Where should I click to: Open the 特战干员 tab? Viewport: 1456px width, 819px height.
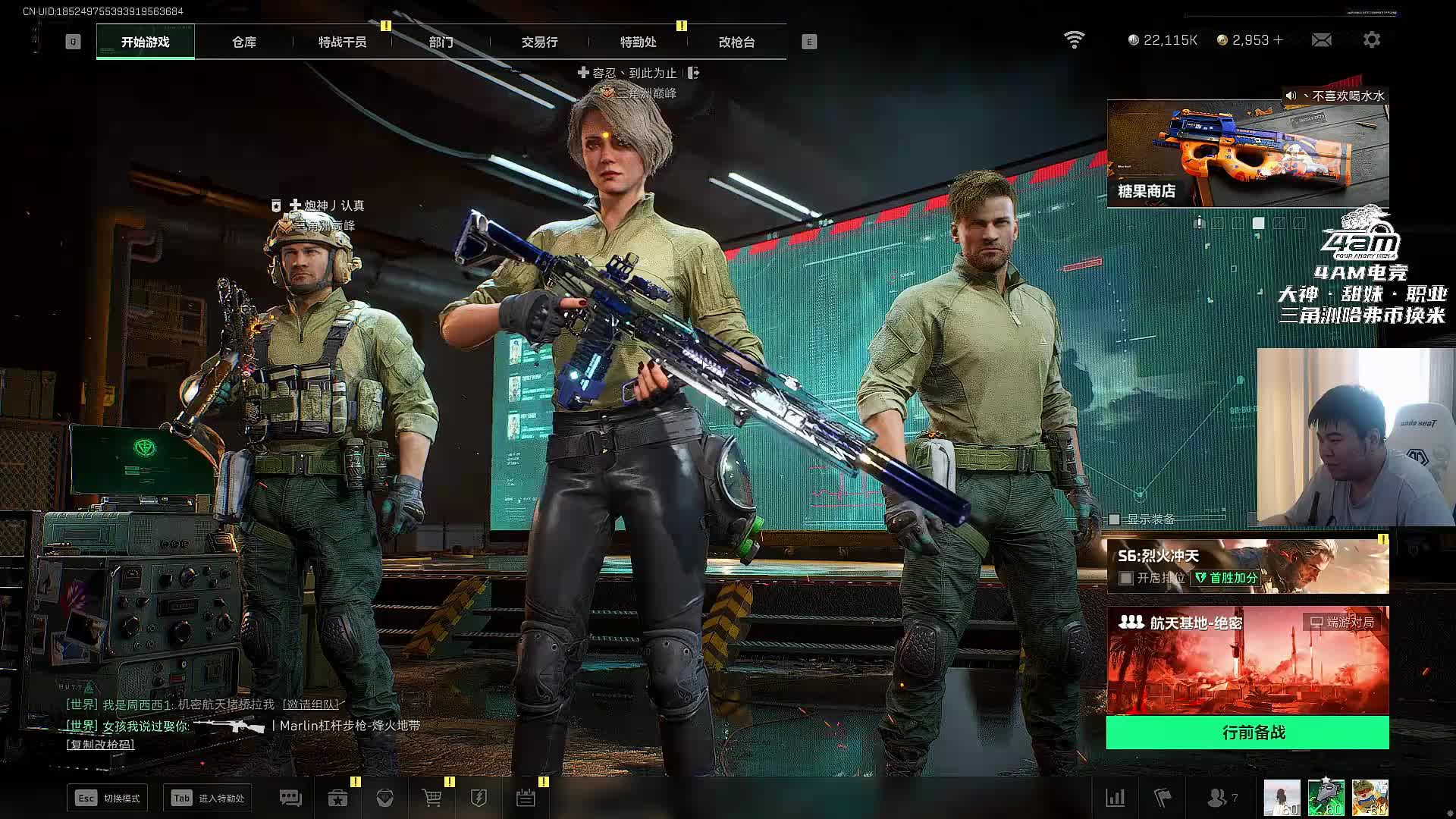(x=342, y=42)
